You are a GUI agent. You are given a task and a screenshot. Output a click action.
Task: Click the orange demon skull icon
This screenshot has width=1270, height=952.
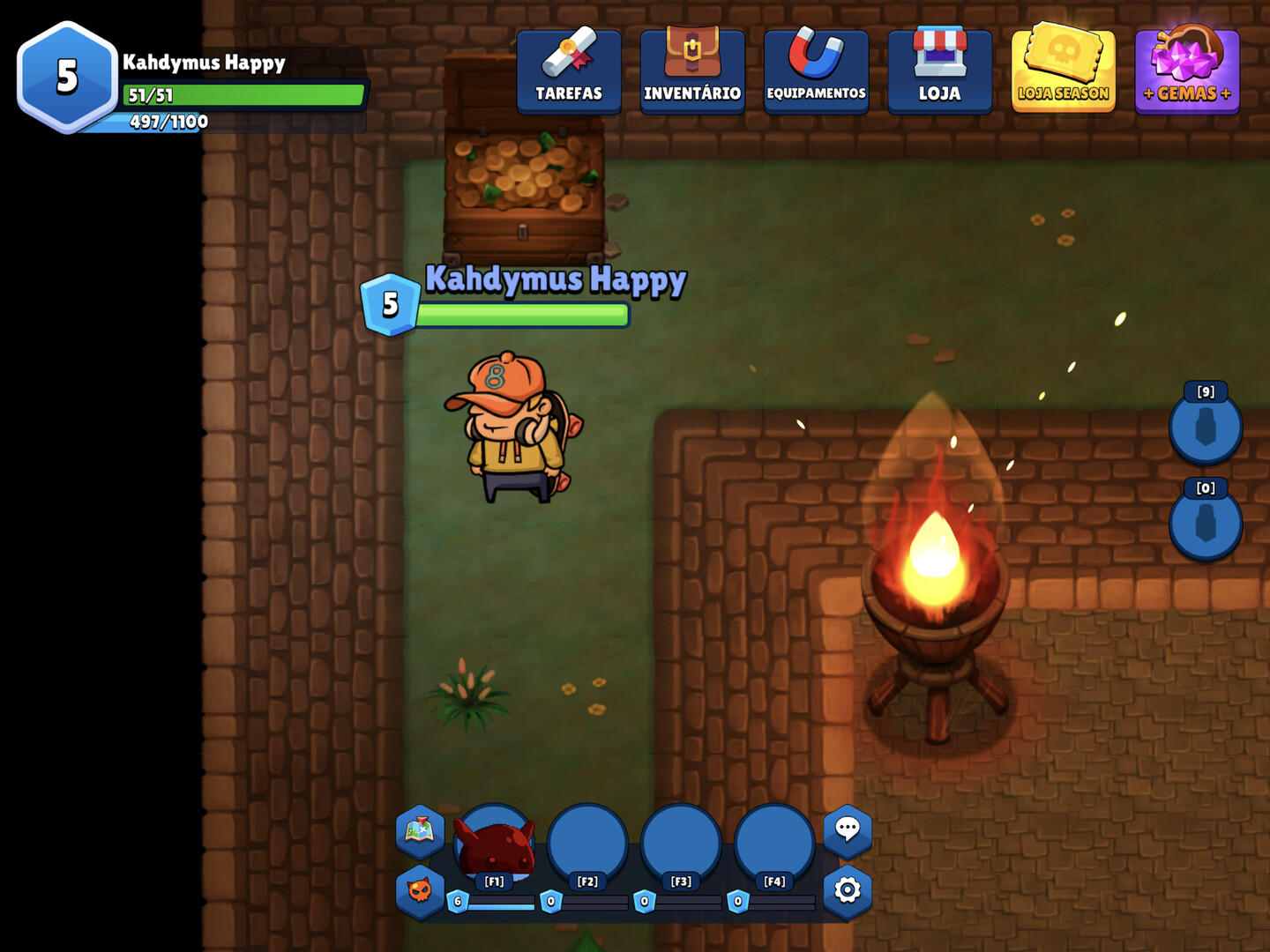pyautogui.click(x=420, y=890)
